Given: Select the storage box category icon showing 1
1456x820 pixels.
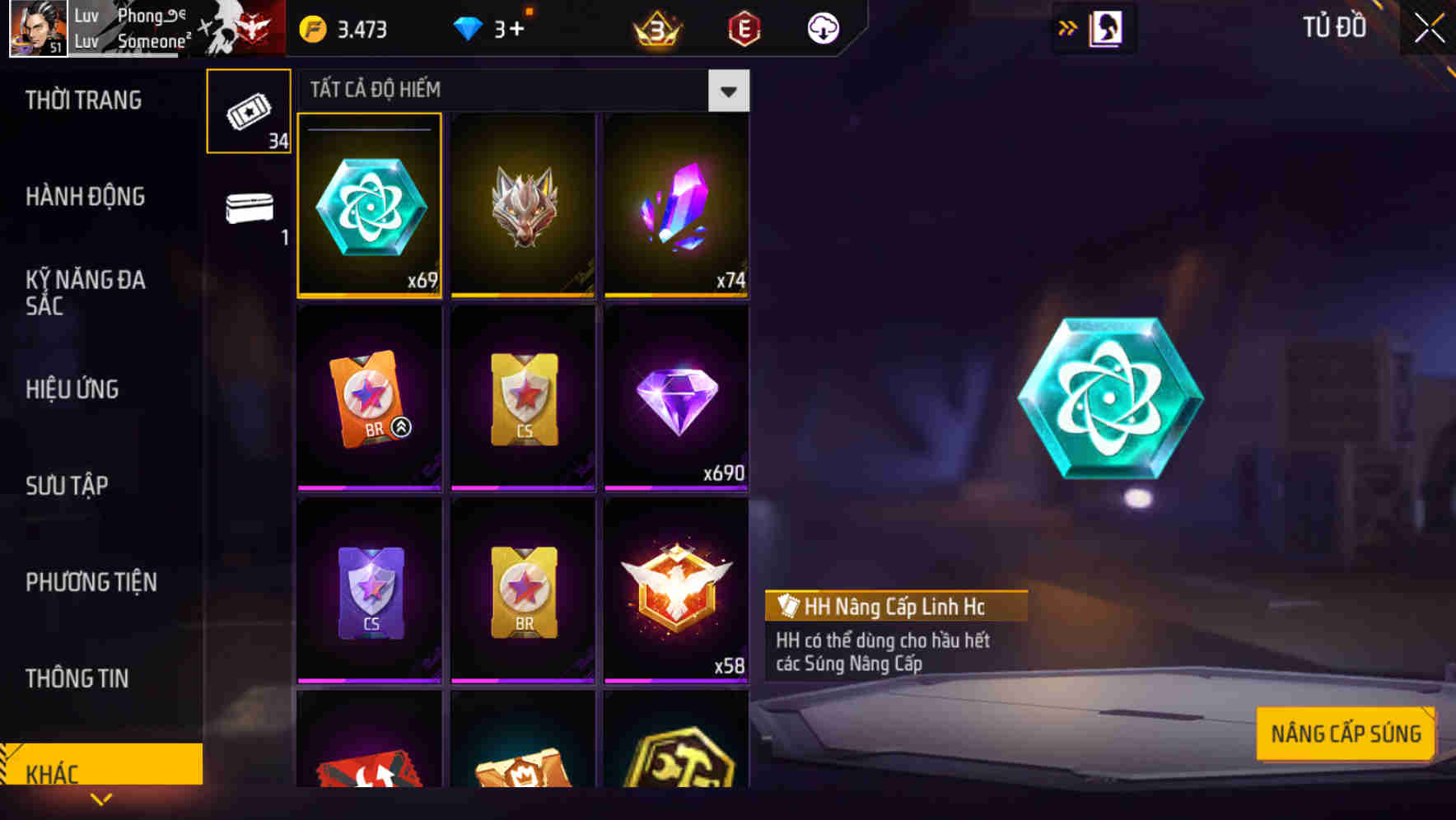Looking at the screenshot, I should tap(248, 208).
